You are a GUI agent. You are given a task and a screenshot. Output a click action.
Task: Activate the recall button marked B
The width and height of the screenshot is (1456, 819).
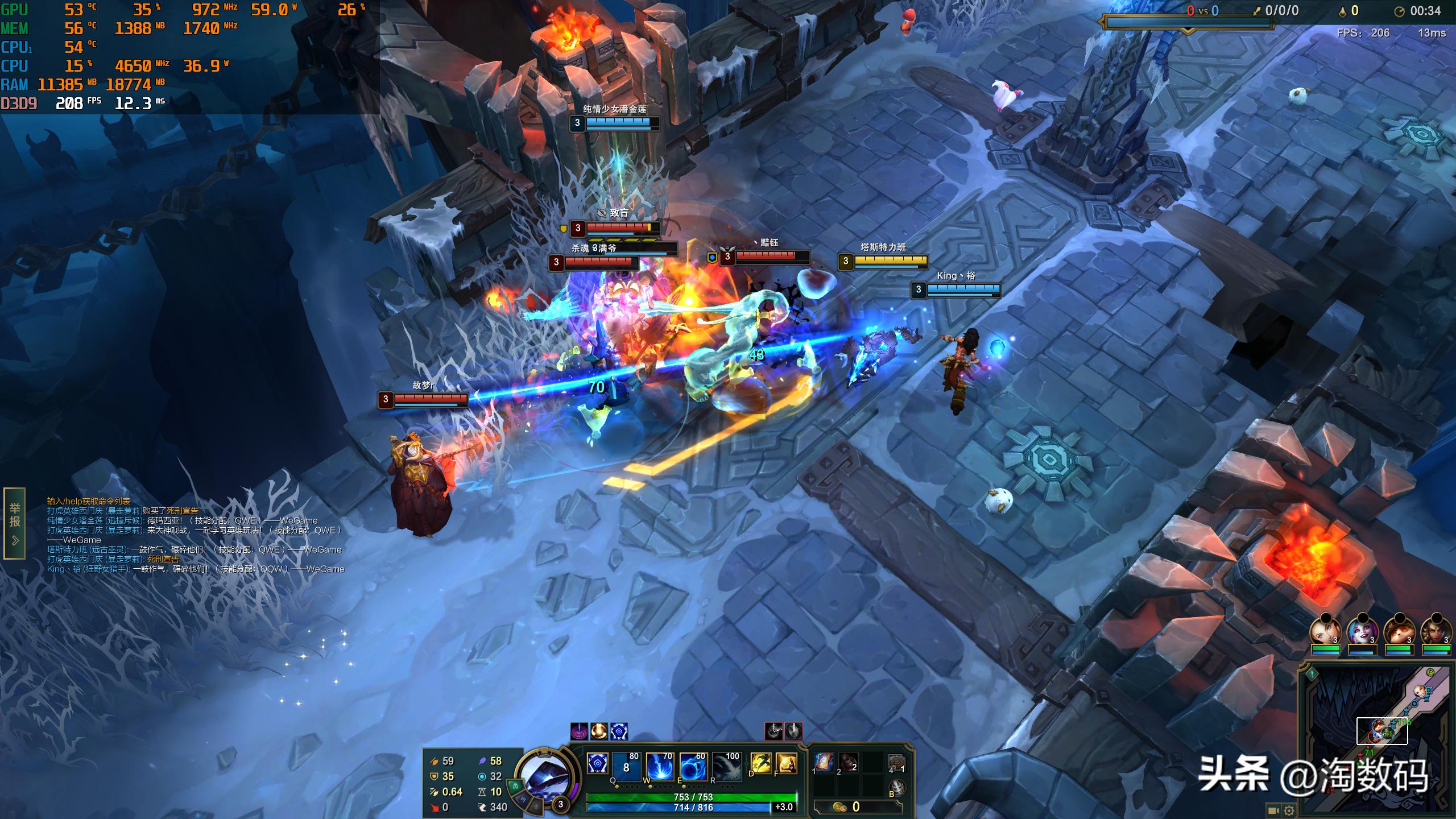896,787
